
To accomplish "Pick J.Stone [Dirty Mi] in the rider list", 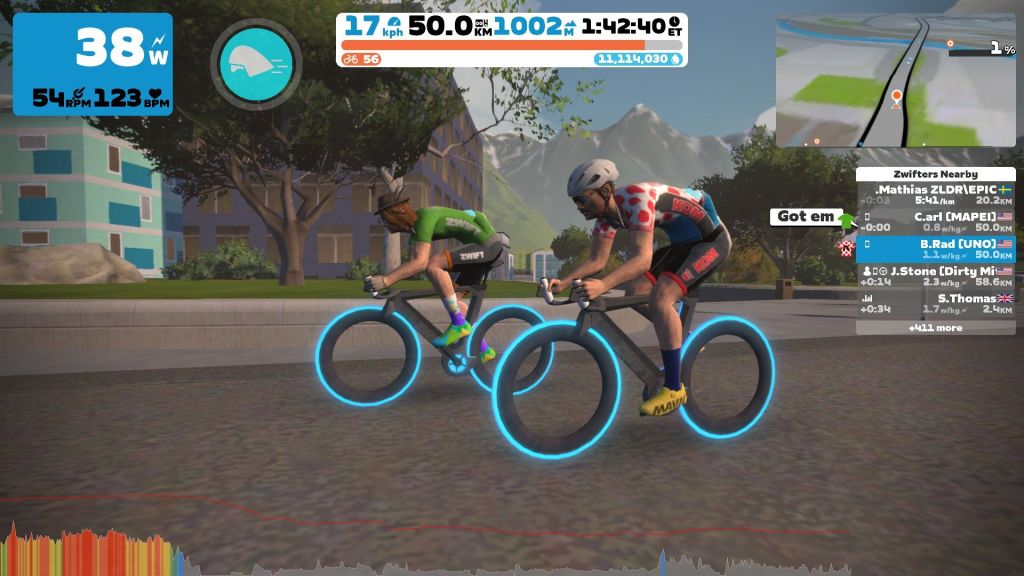I will tap(935, 276).
